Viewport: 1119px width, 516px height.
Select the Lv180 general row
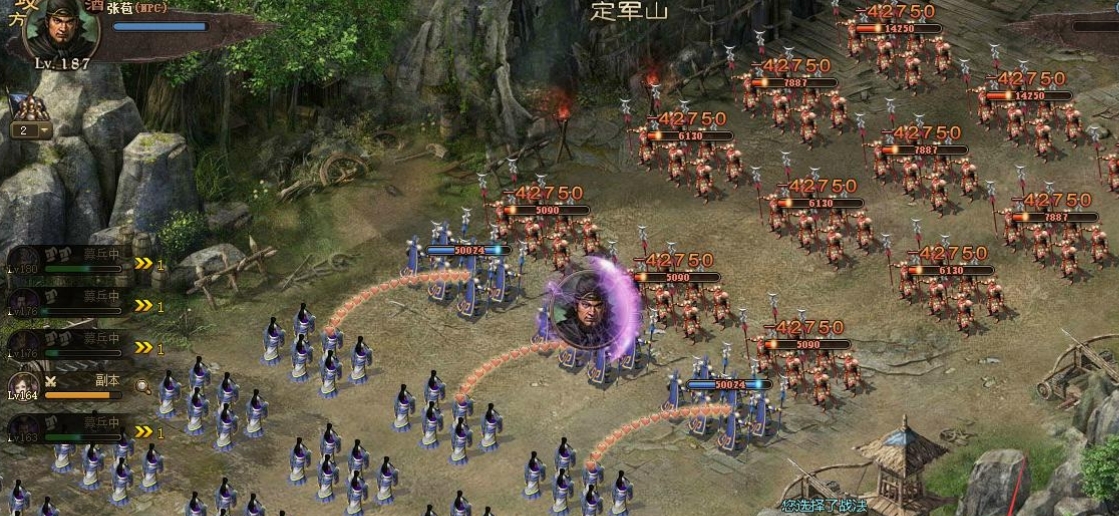[x=70, y=260]
